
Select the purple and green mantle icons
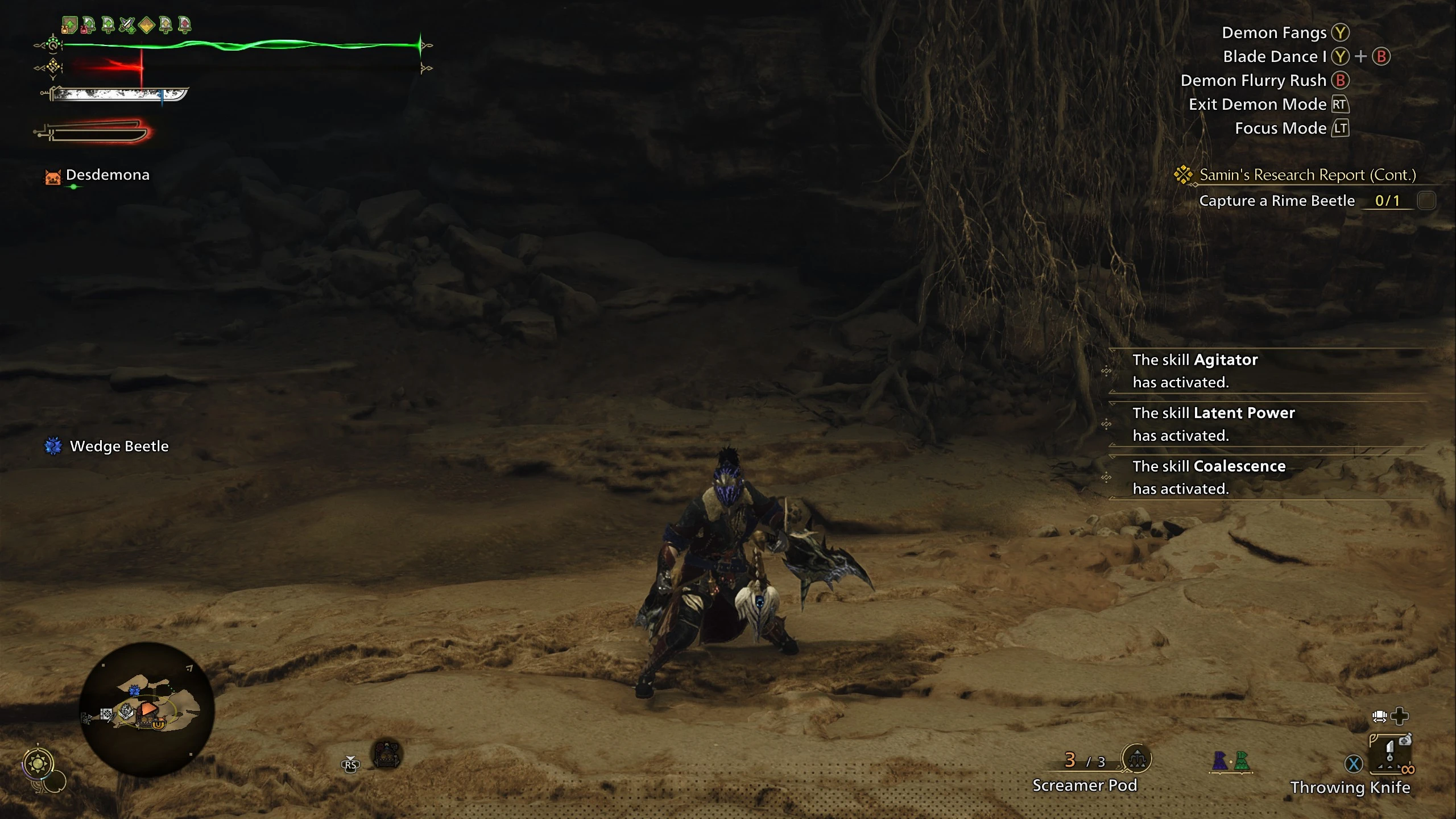click(x=1231, y=761)
